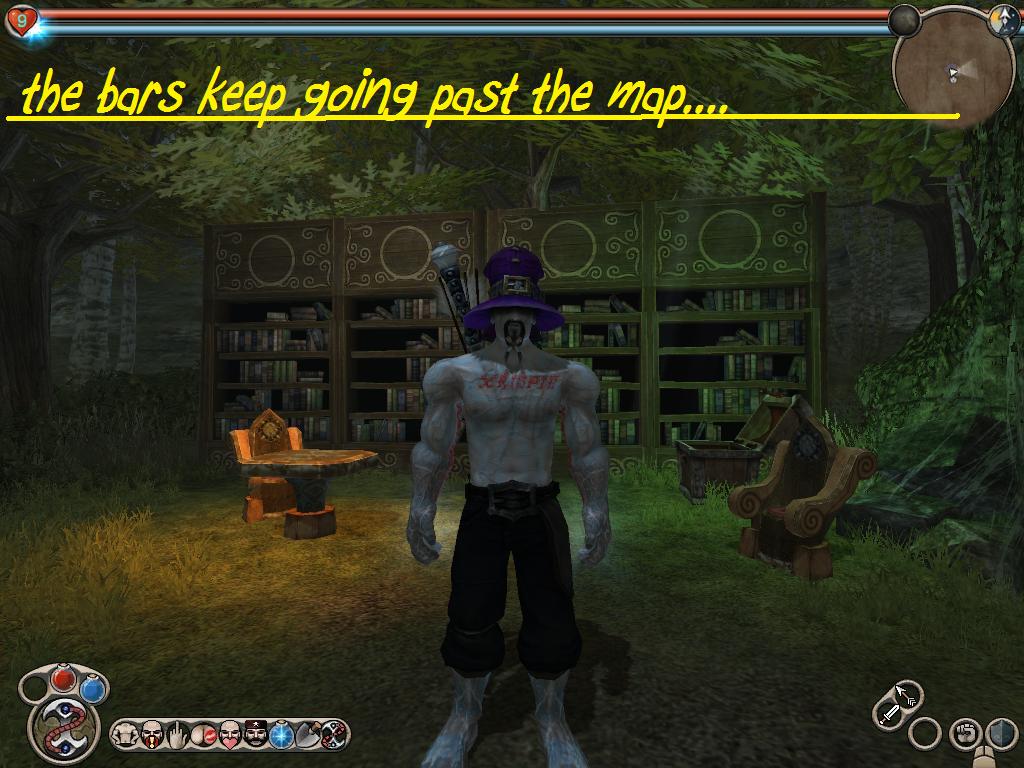Choose the kissed buttocks expression
Screen dimensions: 1024x768
pyautogui.click(x=204, y=735)
